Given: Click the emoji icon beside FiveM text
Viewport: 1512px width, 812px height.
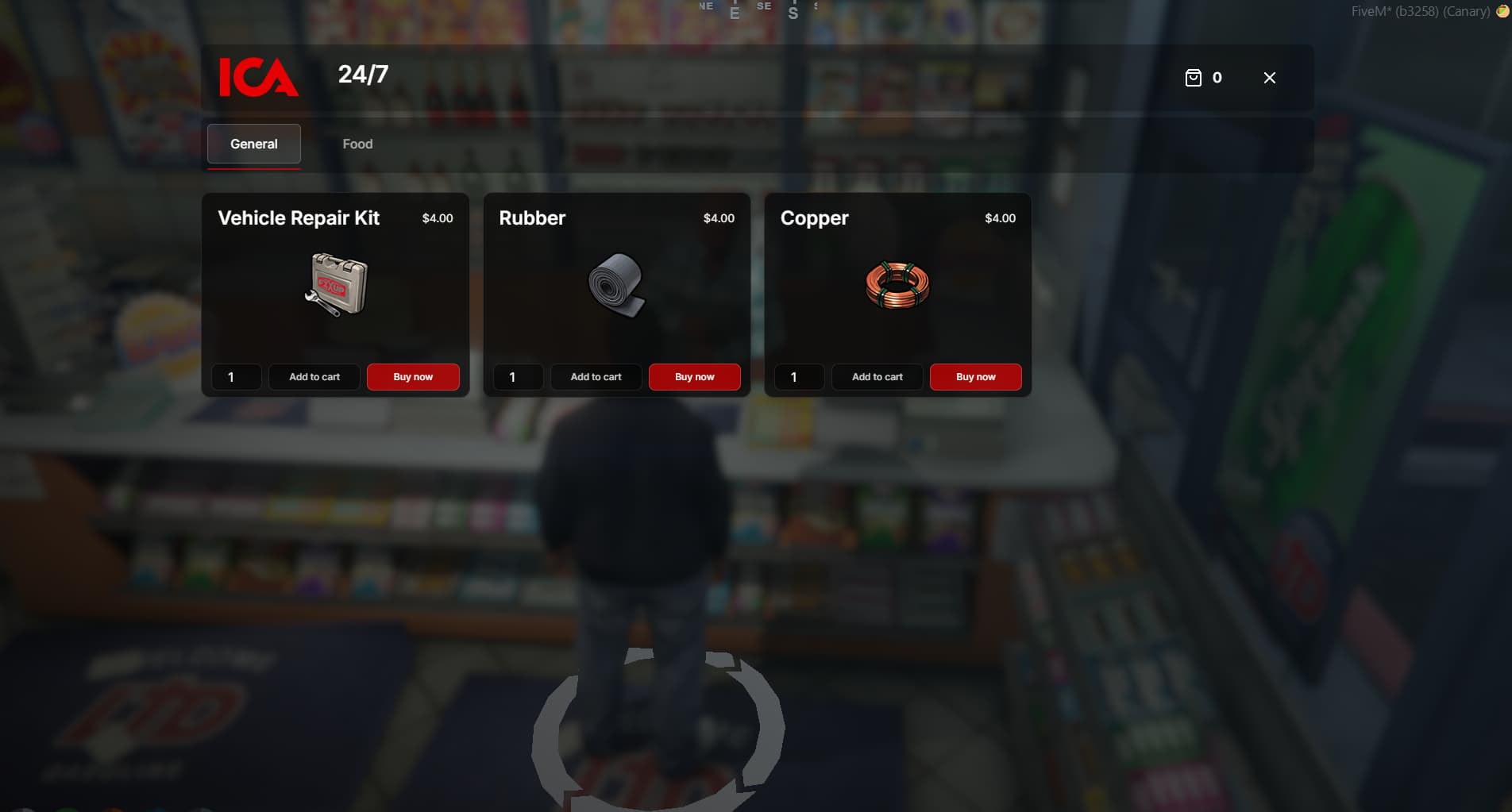Looking at the screenshot, I should (1502, 11).
